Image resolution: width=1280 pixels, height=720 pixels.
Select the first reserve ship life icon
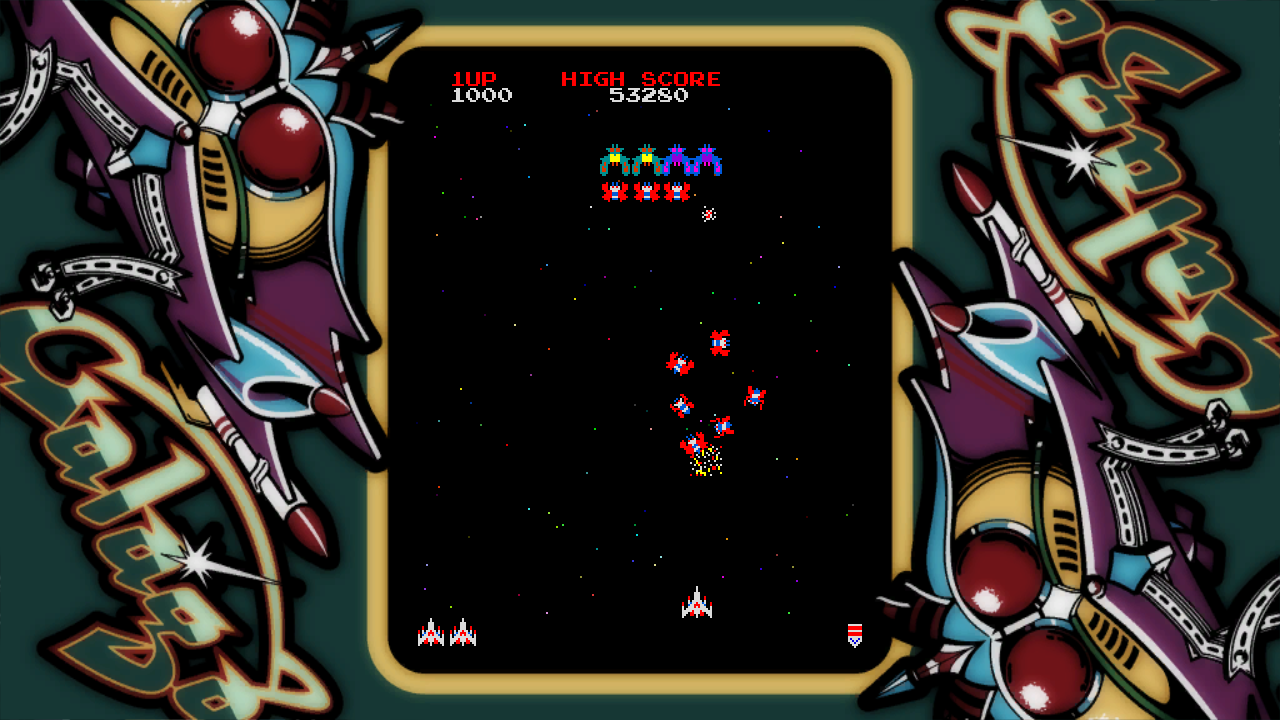pyautogui.click(x=430, y=633)
